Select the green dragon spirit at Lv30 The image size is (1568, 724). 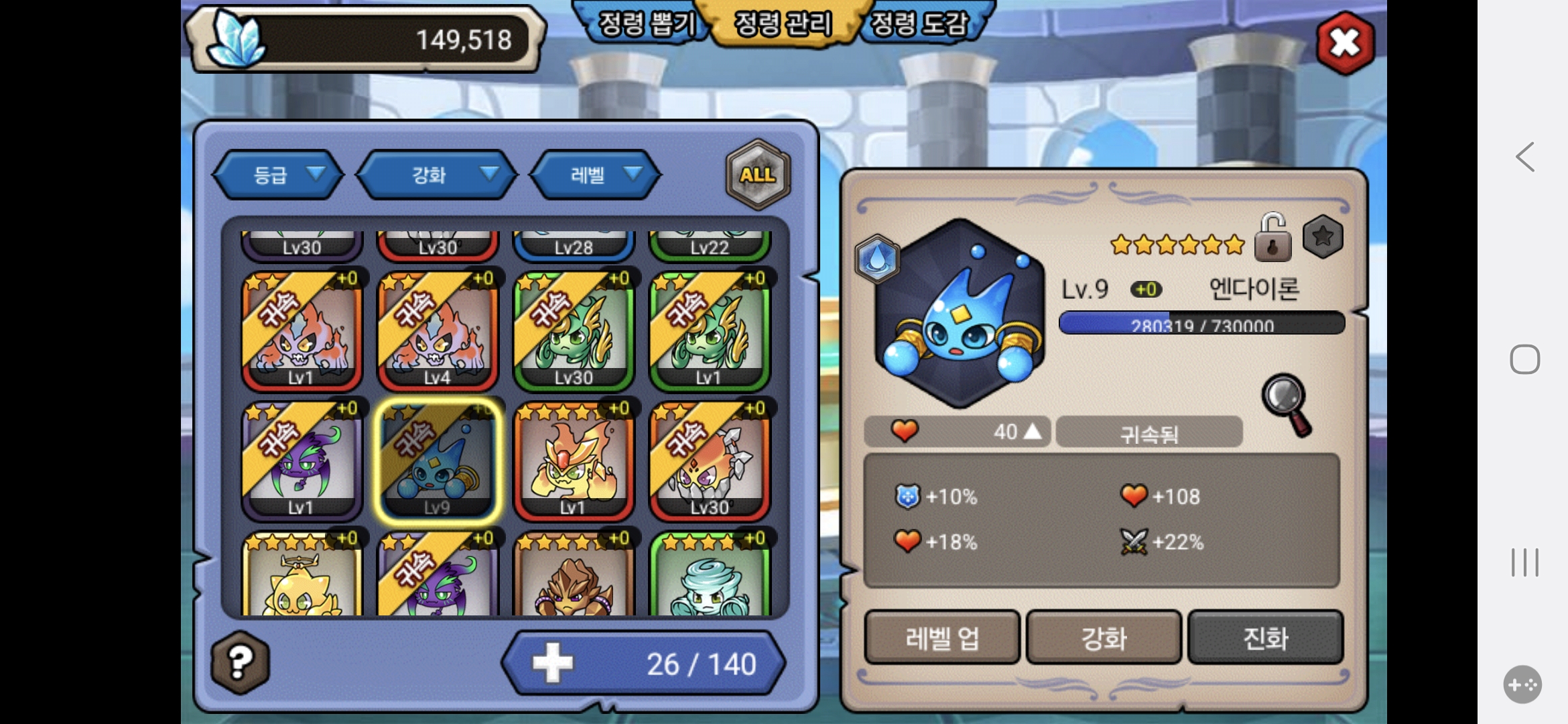pyautogui.click(x=574, y=330)
